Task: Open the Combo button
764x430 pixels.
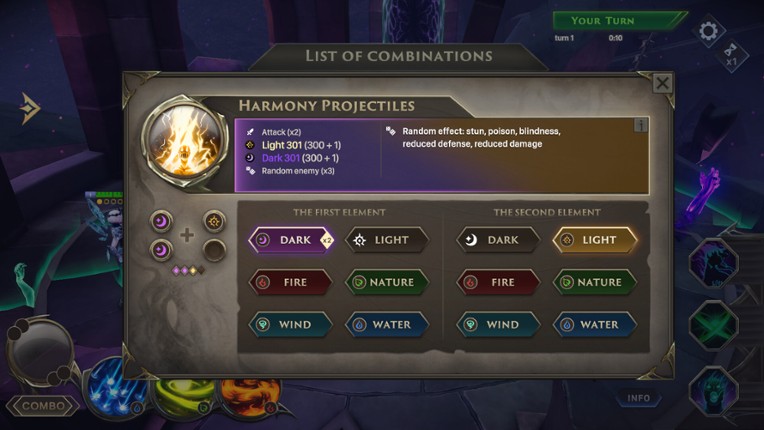Action: click(x=44, y=406)
